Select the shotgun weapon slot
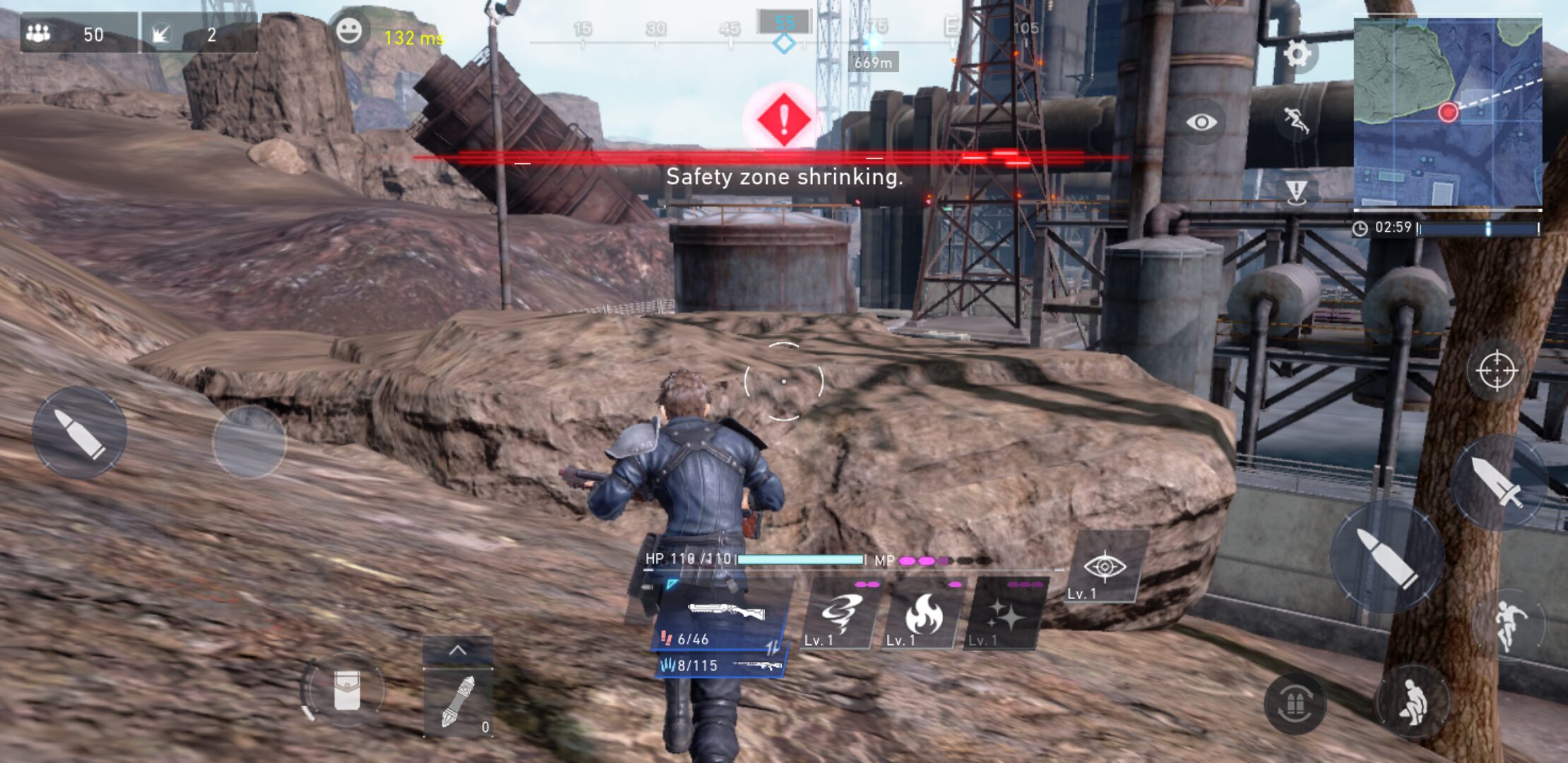This screenshot has height=763, width=1568. pos(724,616)
